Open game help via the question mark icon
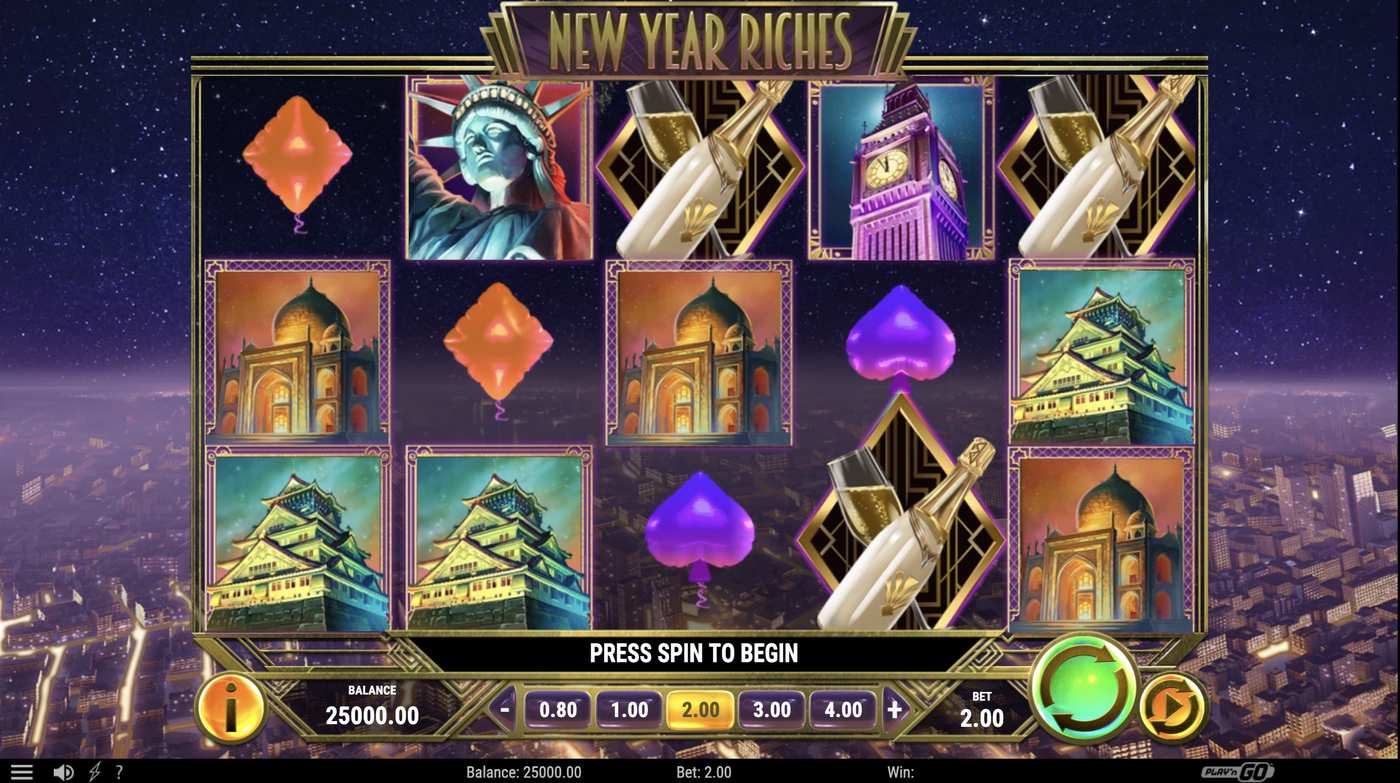Screen dimensions: 1400x783 click(119, 770)
